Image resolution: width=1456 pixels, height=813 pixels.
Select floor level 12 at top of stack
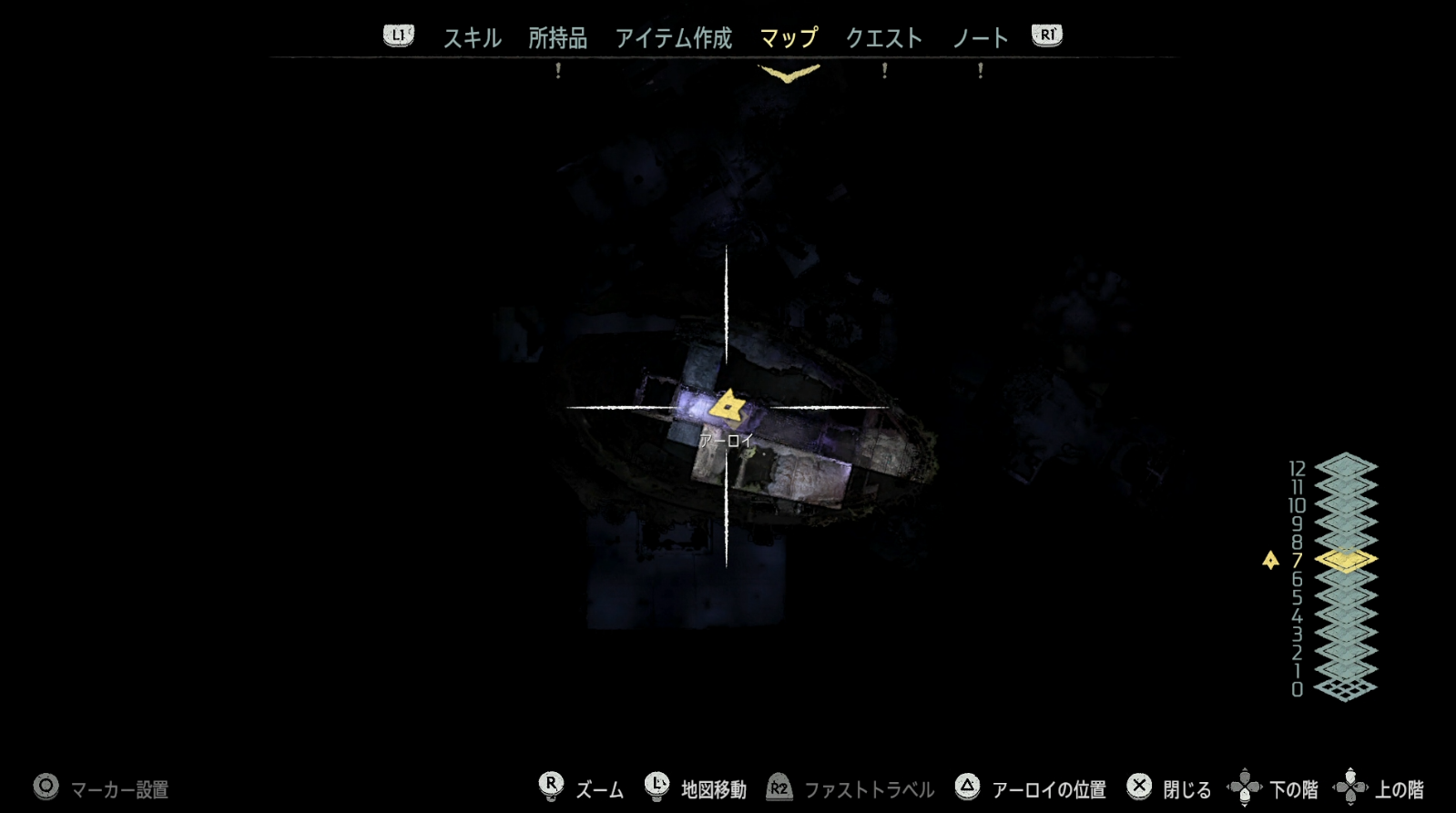(x=1346, y=466)
